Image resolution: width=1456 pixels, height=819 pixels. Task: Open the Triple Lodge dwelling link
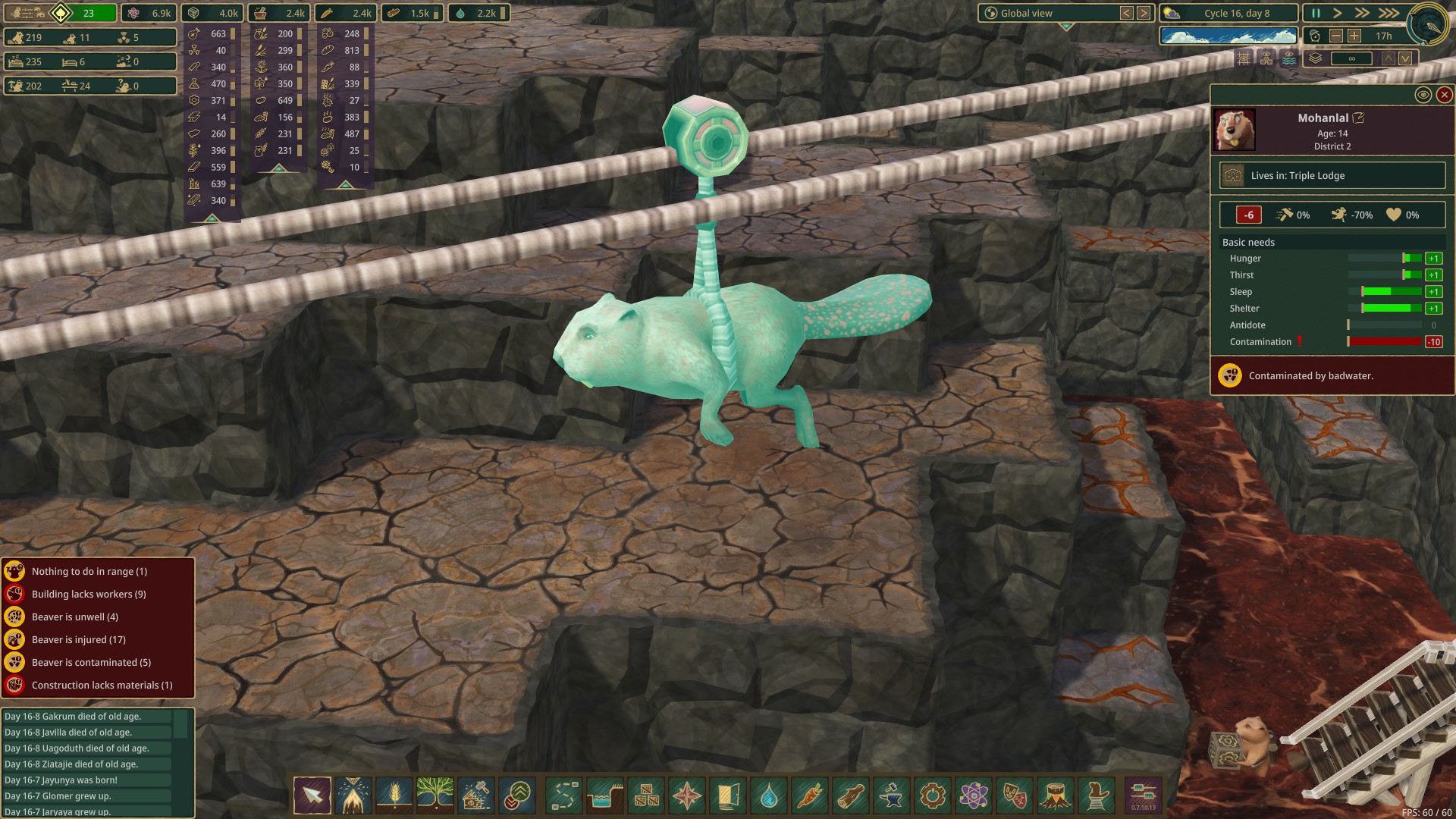click(1332, 175)
